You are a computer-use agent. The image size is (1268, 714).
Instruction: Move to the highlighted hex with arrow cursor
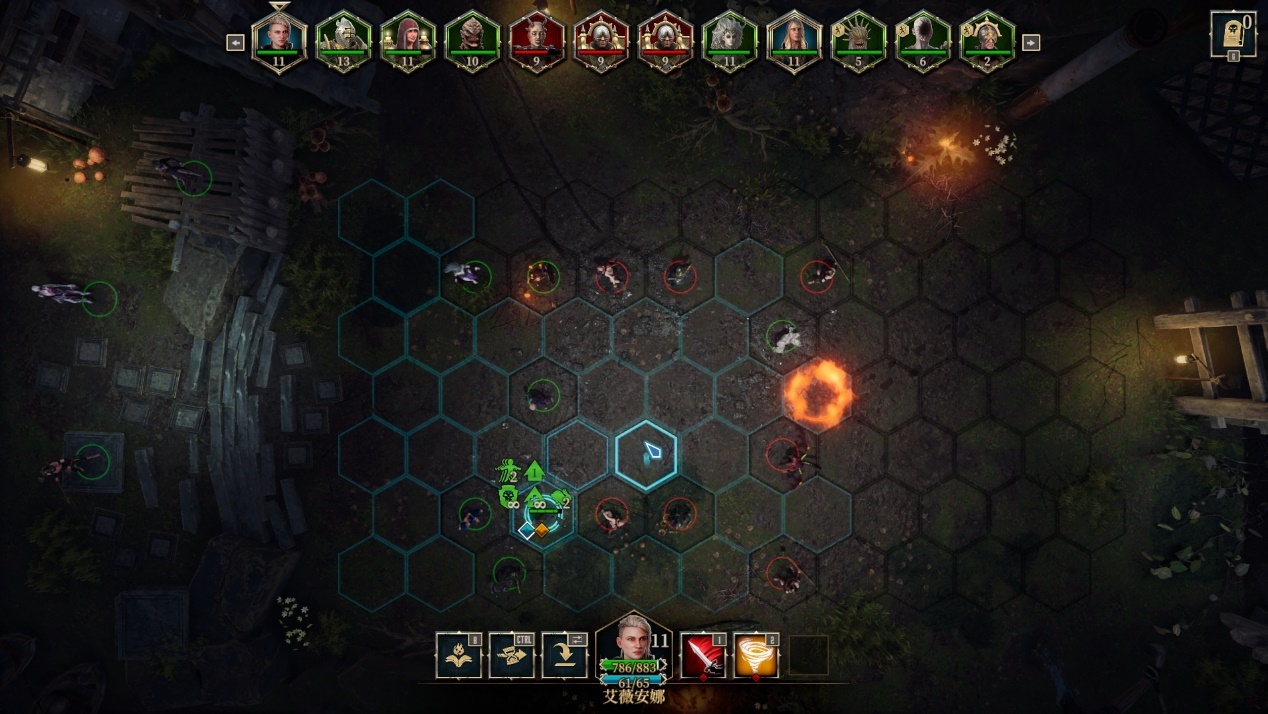tap(646, 456)
